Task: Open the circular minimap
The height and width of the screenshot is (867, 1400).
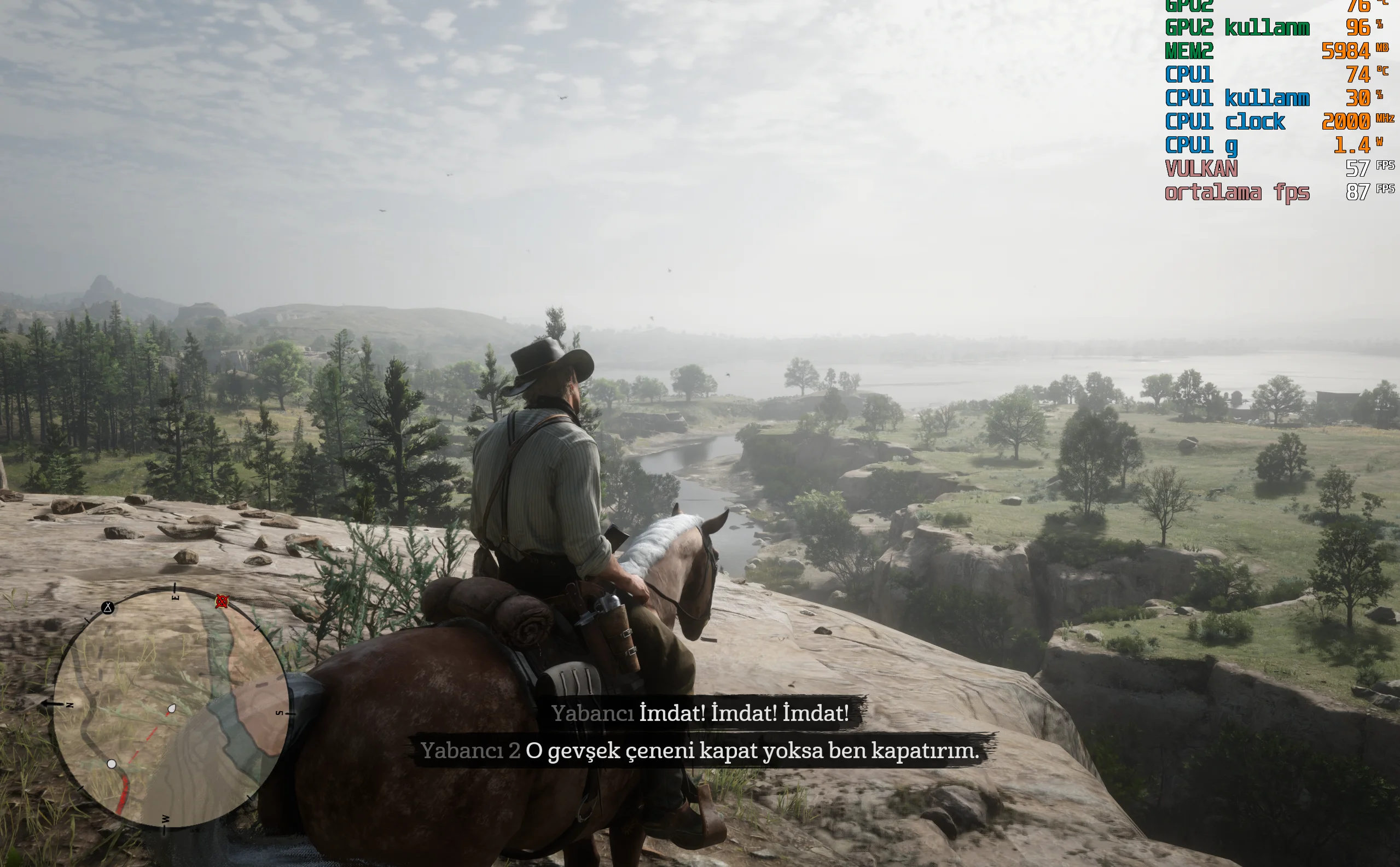Action: coord(171,708)
